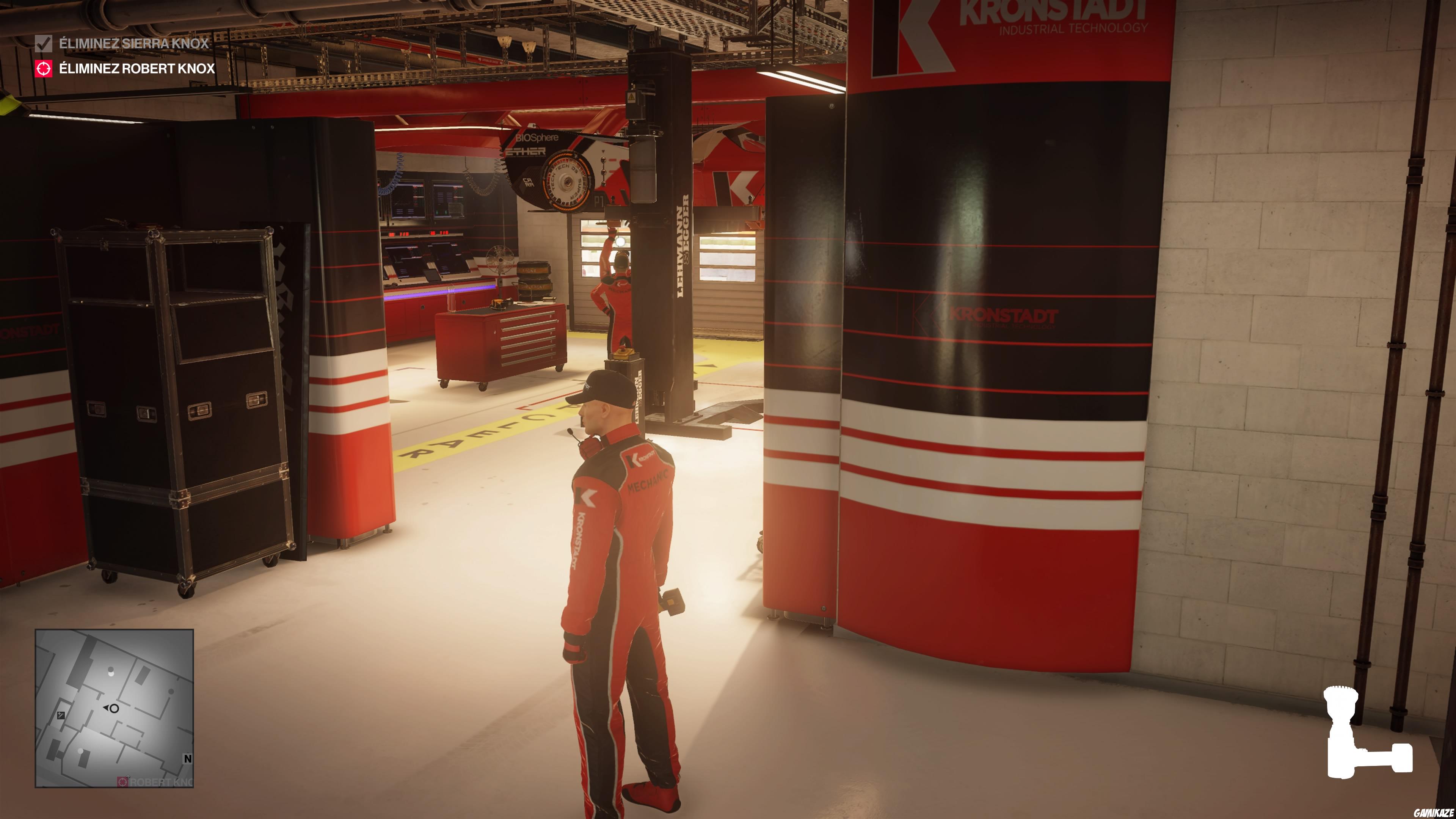Click the red target reticle beside ÉLIMINEZ ROBERT KNOX
This screenshot has width=1456, height=819.
[44, 69]
